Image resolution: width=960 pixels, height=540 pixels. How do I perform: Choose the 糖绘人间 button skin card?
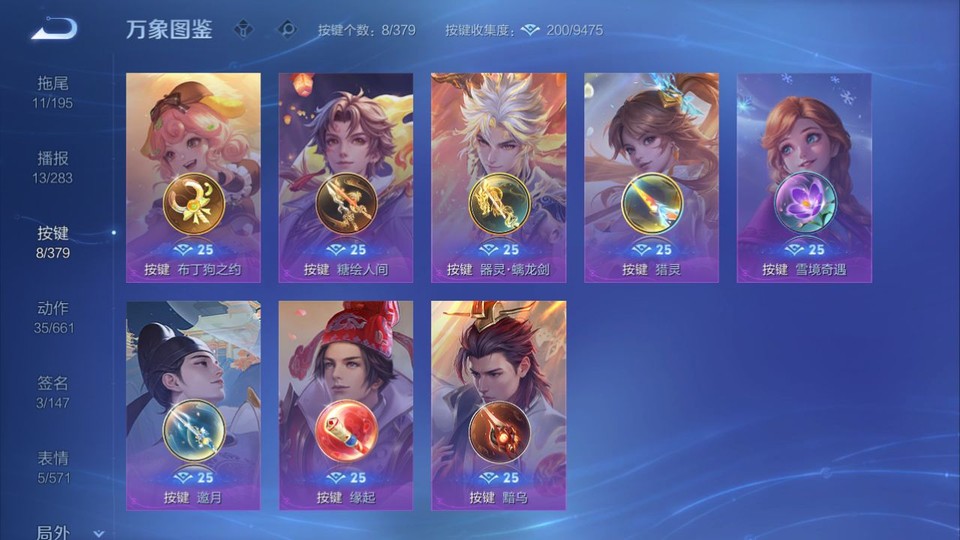pyautogui.click(x=346, y=178)
